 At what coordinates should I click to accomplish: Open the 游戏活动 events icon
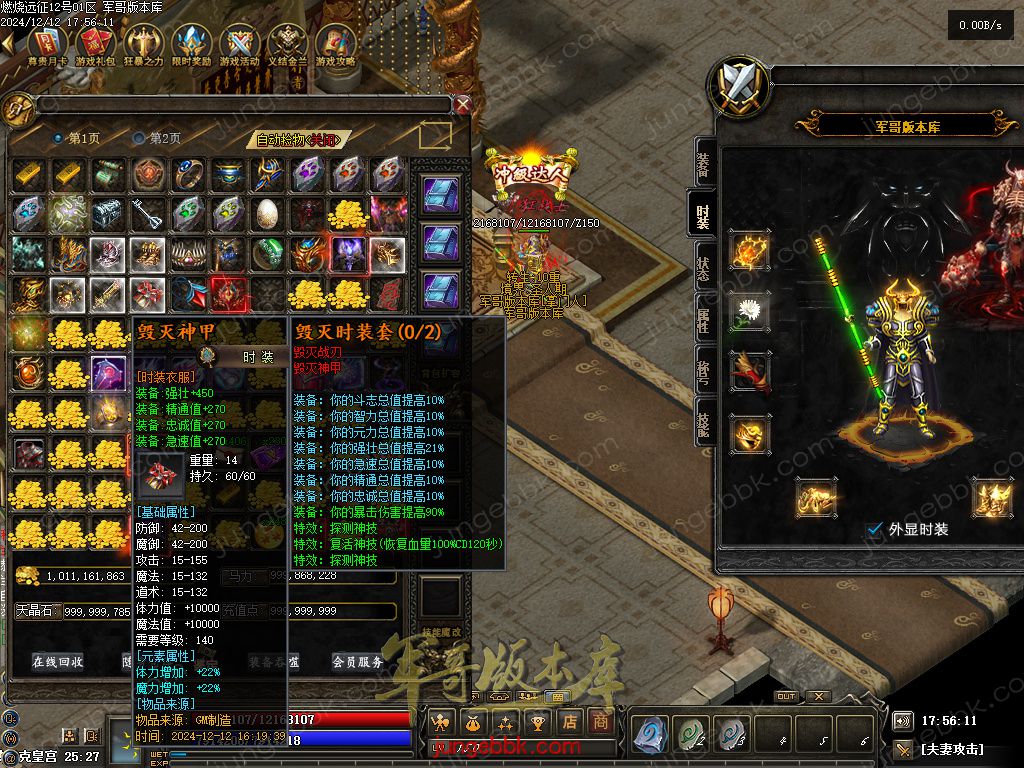[240, 44]
